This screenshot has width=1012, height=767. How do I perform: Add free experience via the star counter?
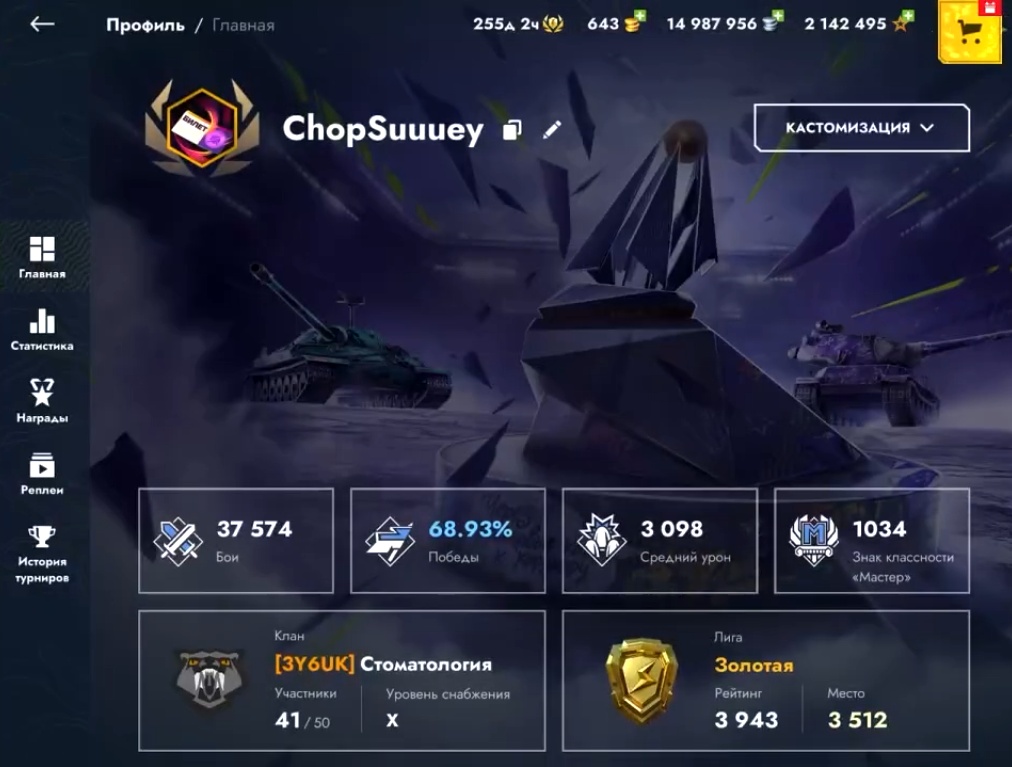tap(860, 23)
